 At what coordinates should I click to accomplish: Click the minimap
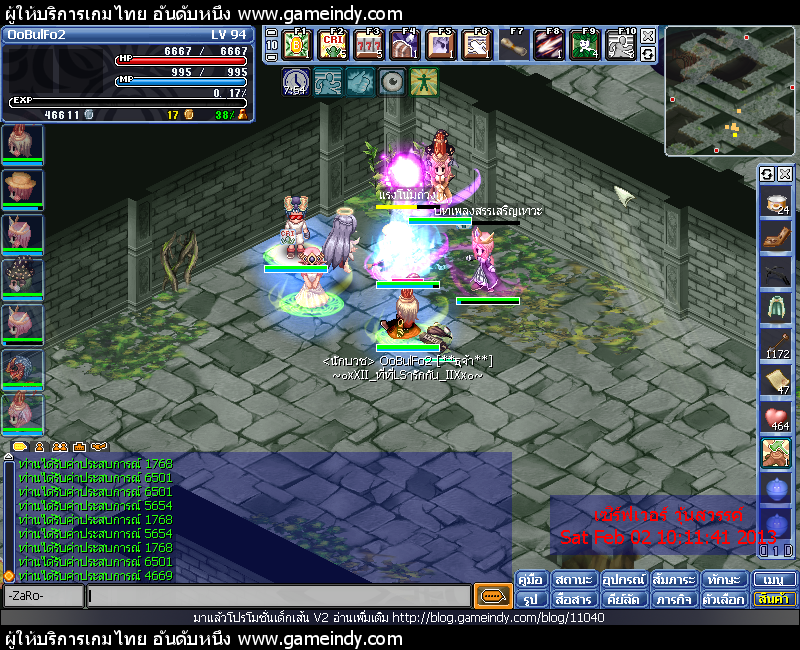click(x=729, y=92)
